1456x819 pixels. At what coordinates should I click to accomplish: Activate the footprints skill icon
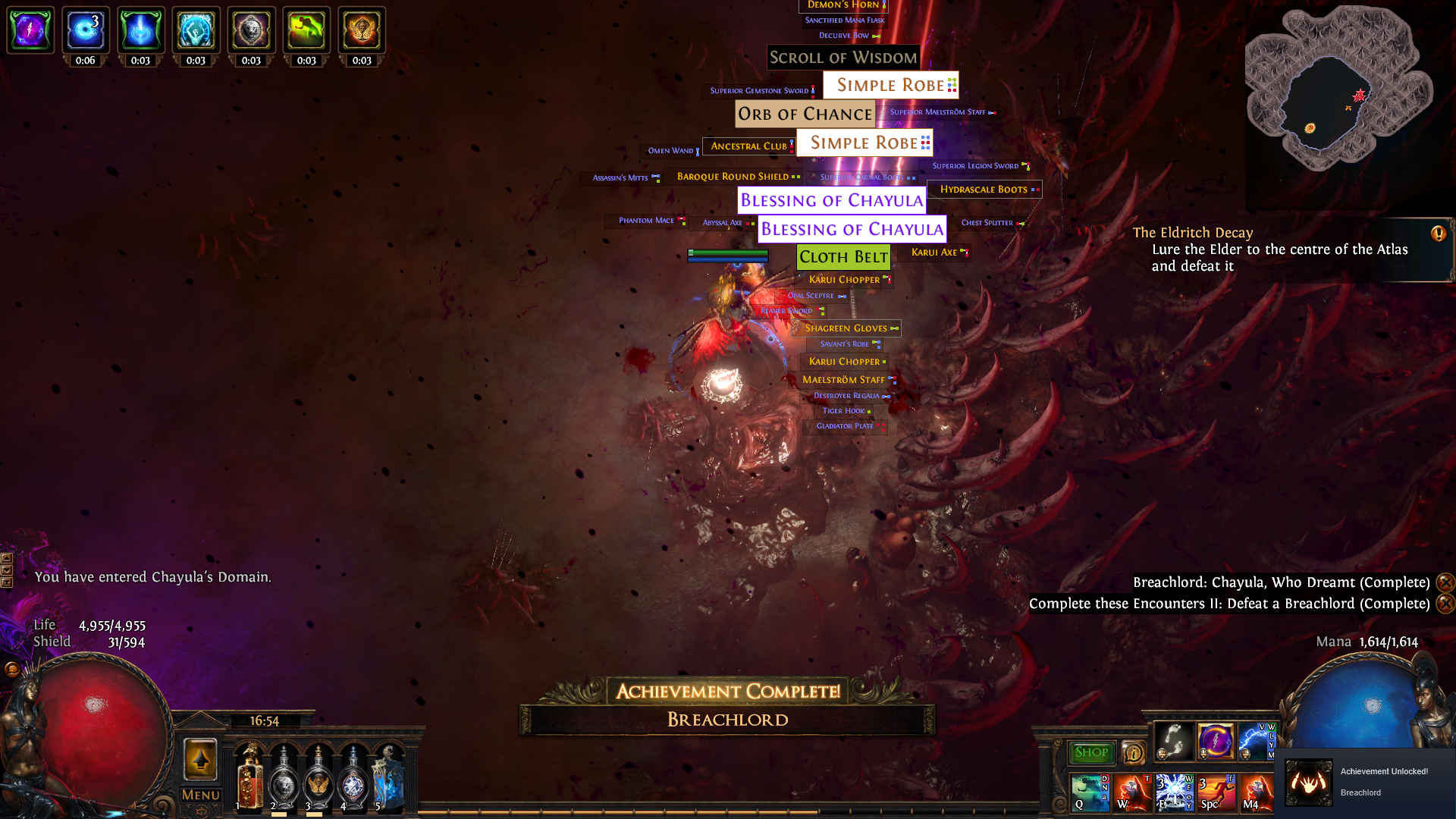tap(1173, 741)
